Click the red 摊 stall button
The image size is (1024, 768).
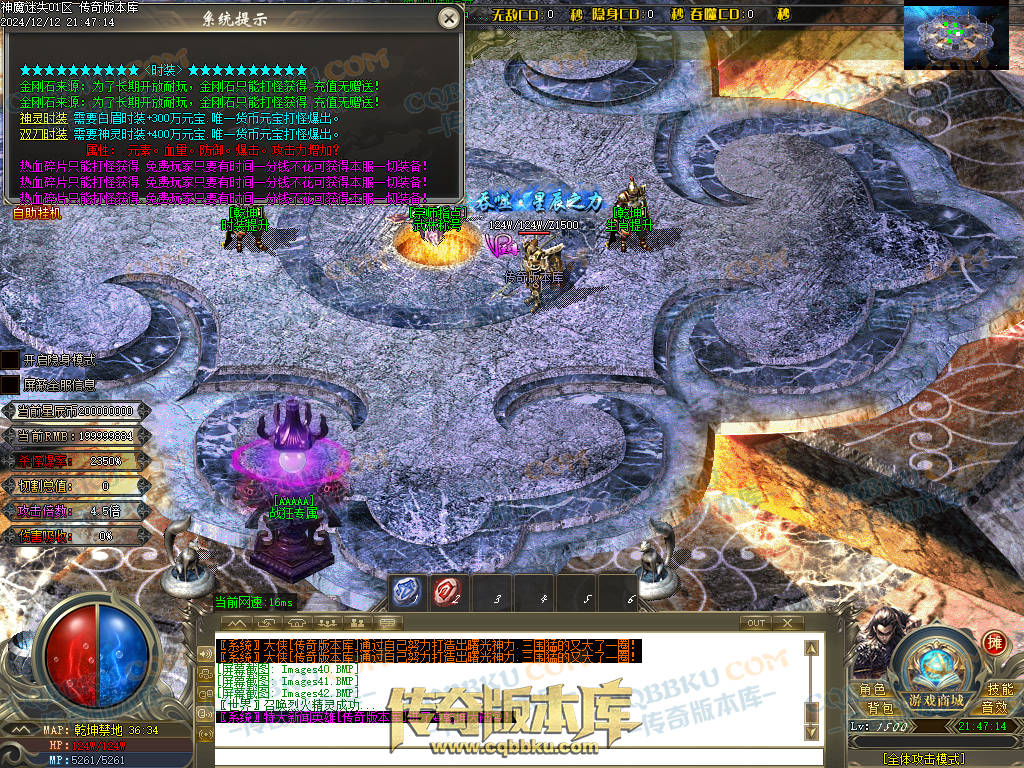[994, 643]
